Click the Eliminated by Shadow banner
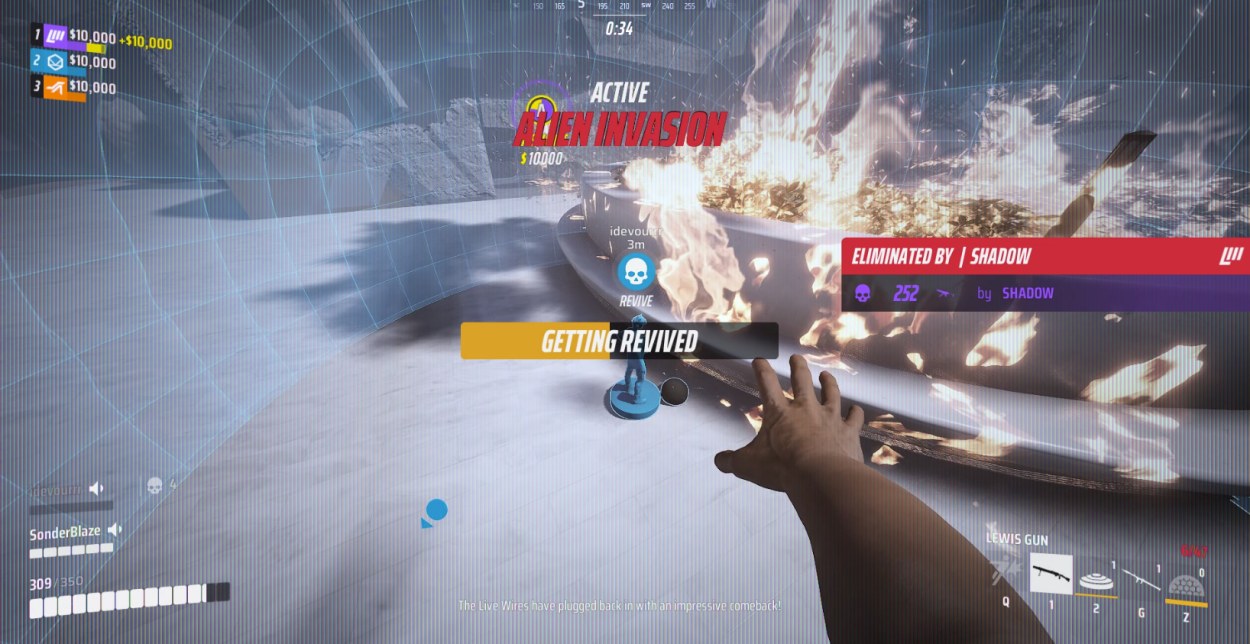The width and height of the screenshot is (1250, 644). click(x=1045, y=256)
